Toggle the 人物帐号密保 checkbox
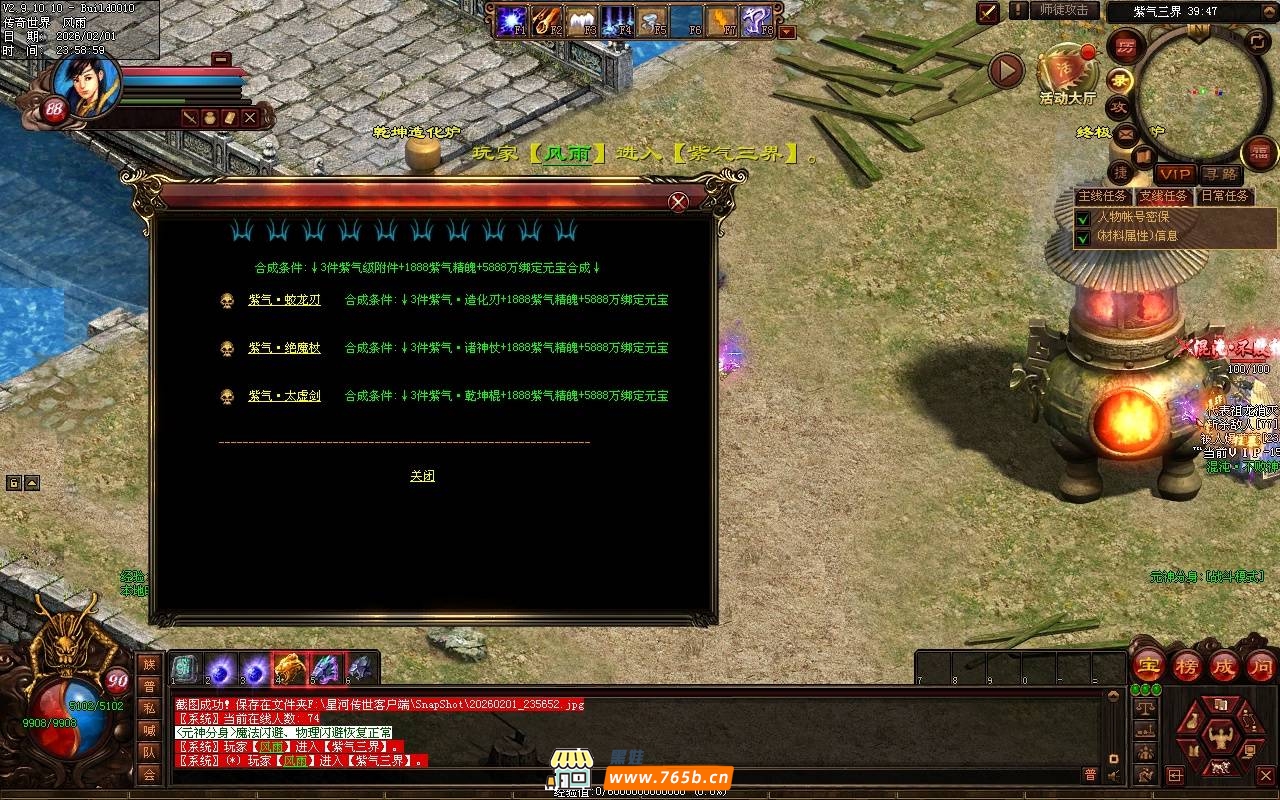The height and width of the screenshot is (800, 1280). 1082,217
